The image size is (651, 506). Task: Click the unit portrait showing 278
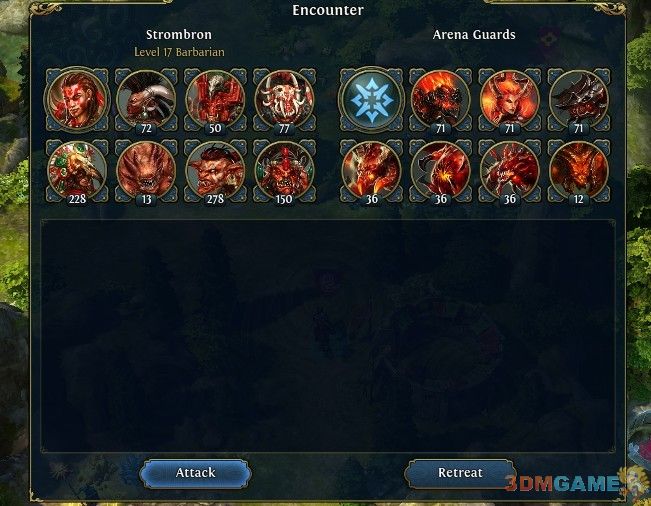(x=216, y=169)
